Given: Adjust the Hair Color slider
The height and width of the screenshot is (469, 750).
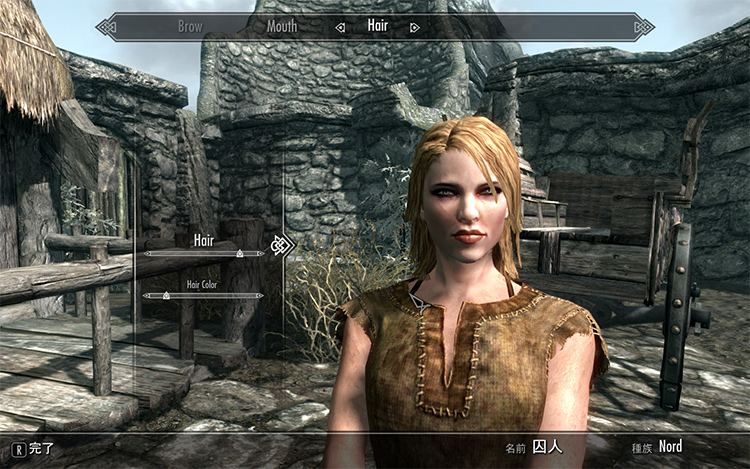Looking at the screenshot, I should coord(161,296).
